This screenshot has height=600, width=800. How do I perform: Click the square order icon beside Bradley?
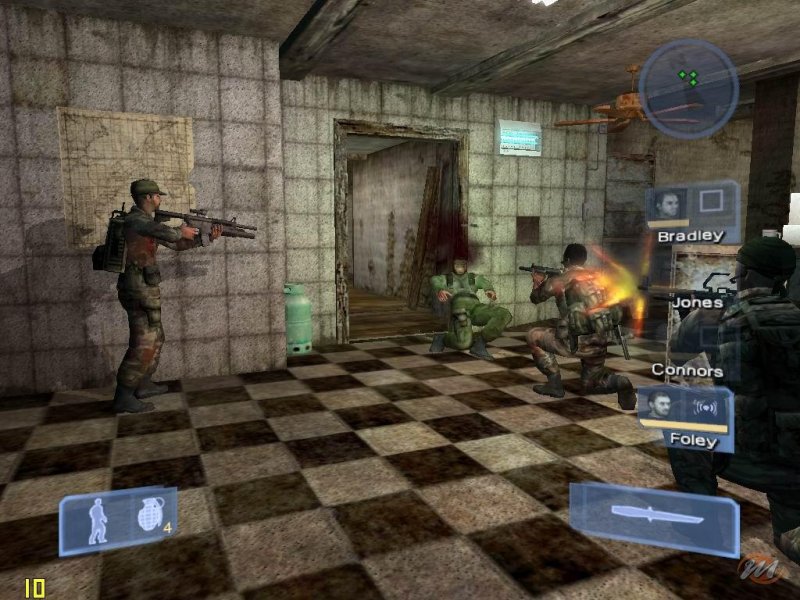click(713, 203)
